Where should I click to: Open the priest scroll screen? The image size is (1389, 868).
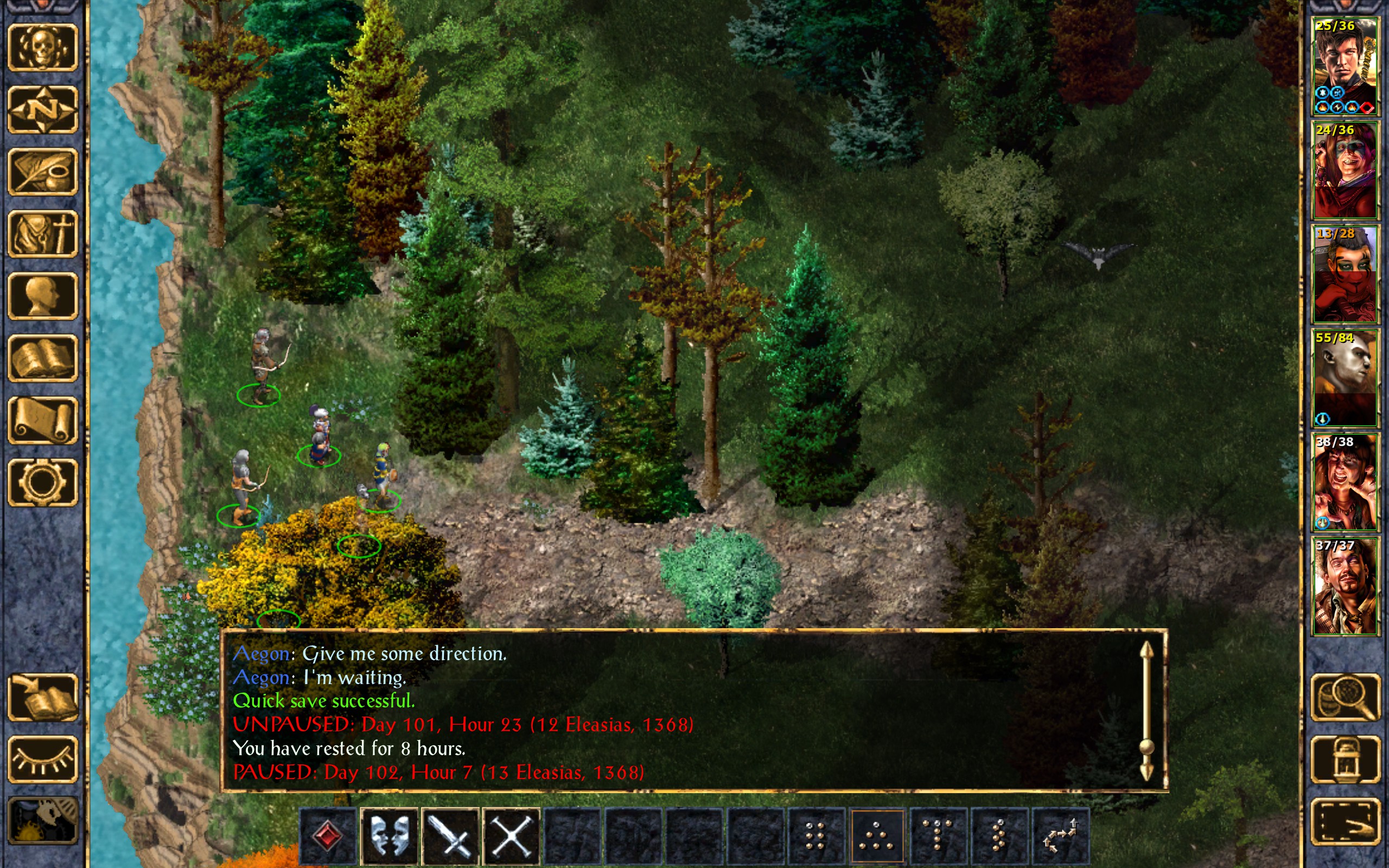coord(42,420)
